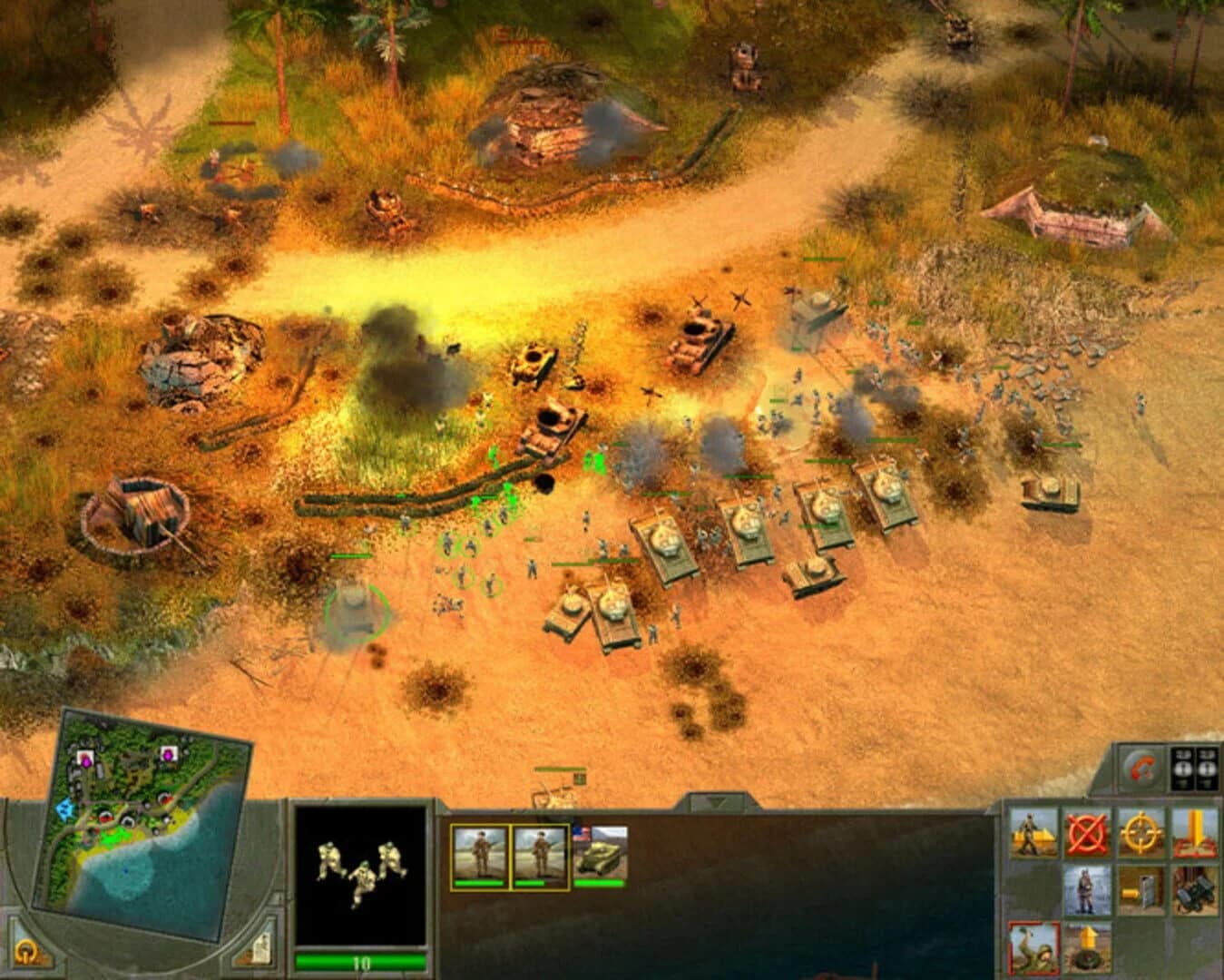1224x980 pixels.
Task: Open reconnaissance with the binoculars icon
Action: 1194,892
